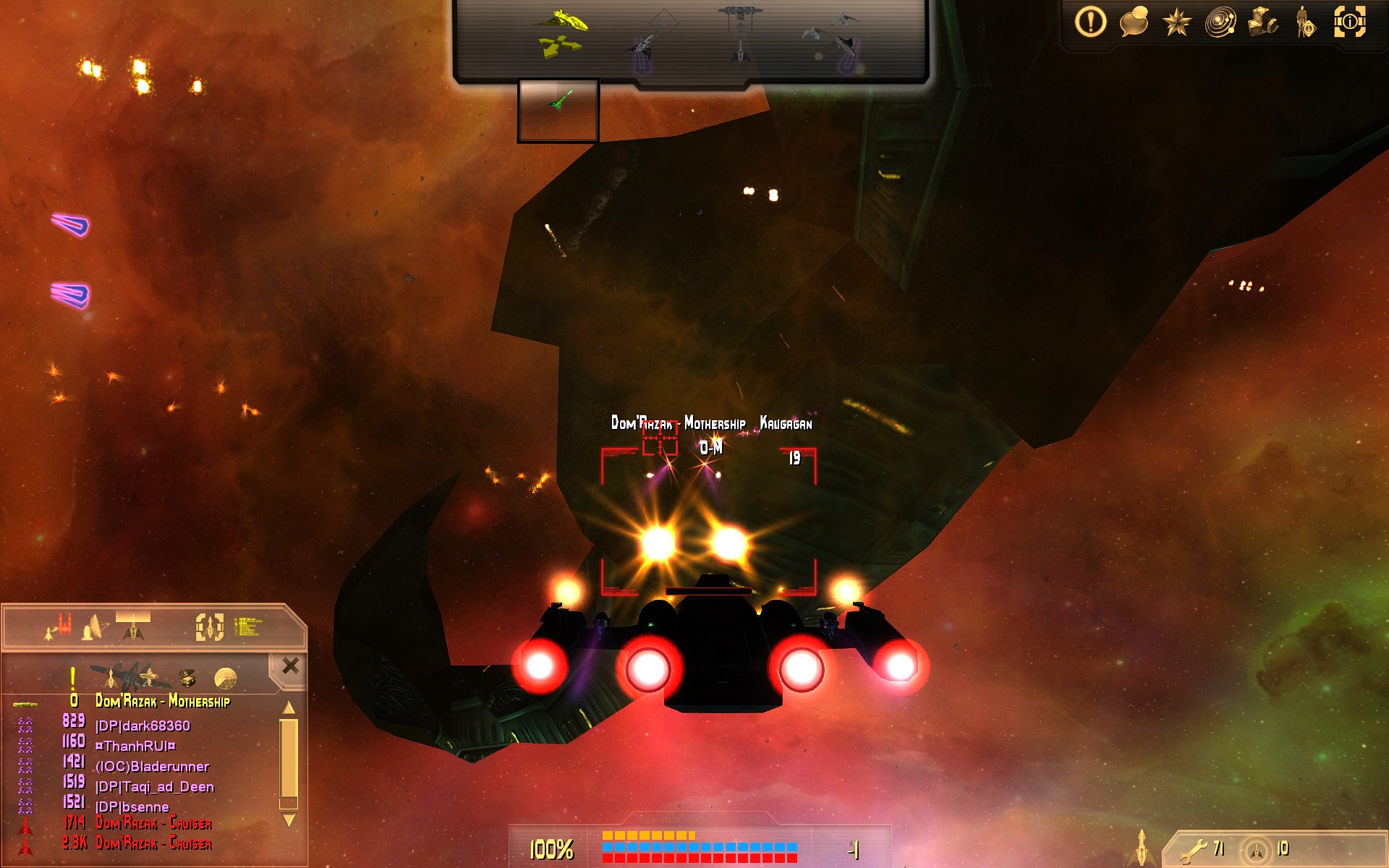This screenshot has height=868, width=1389.
Task: Click the target list scroll-down arrow
Action: coord(289,820)
